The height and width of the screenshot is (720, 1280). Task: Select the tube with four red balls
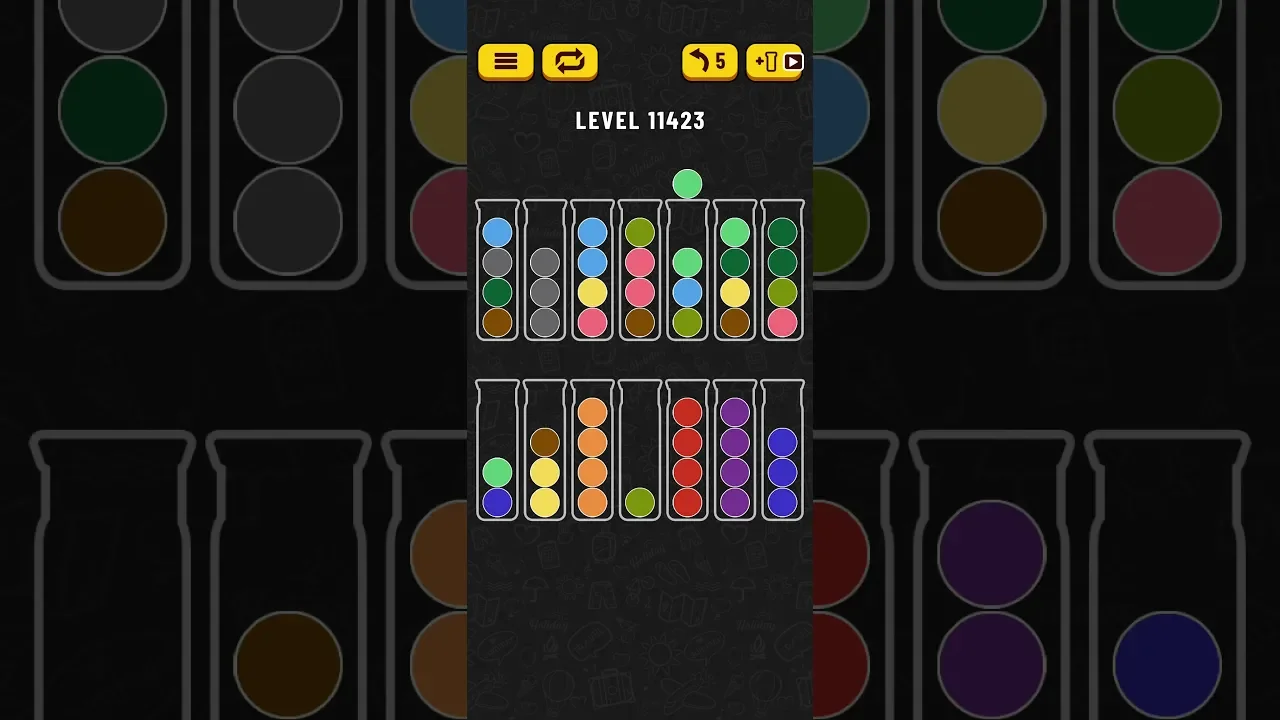[687, 452]
